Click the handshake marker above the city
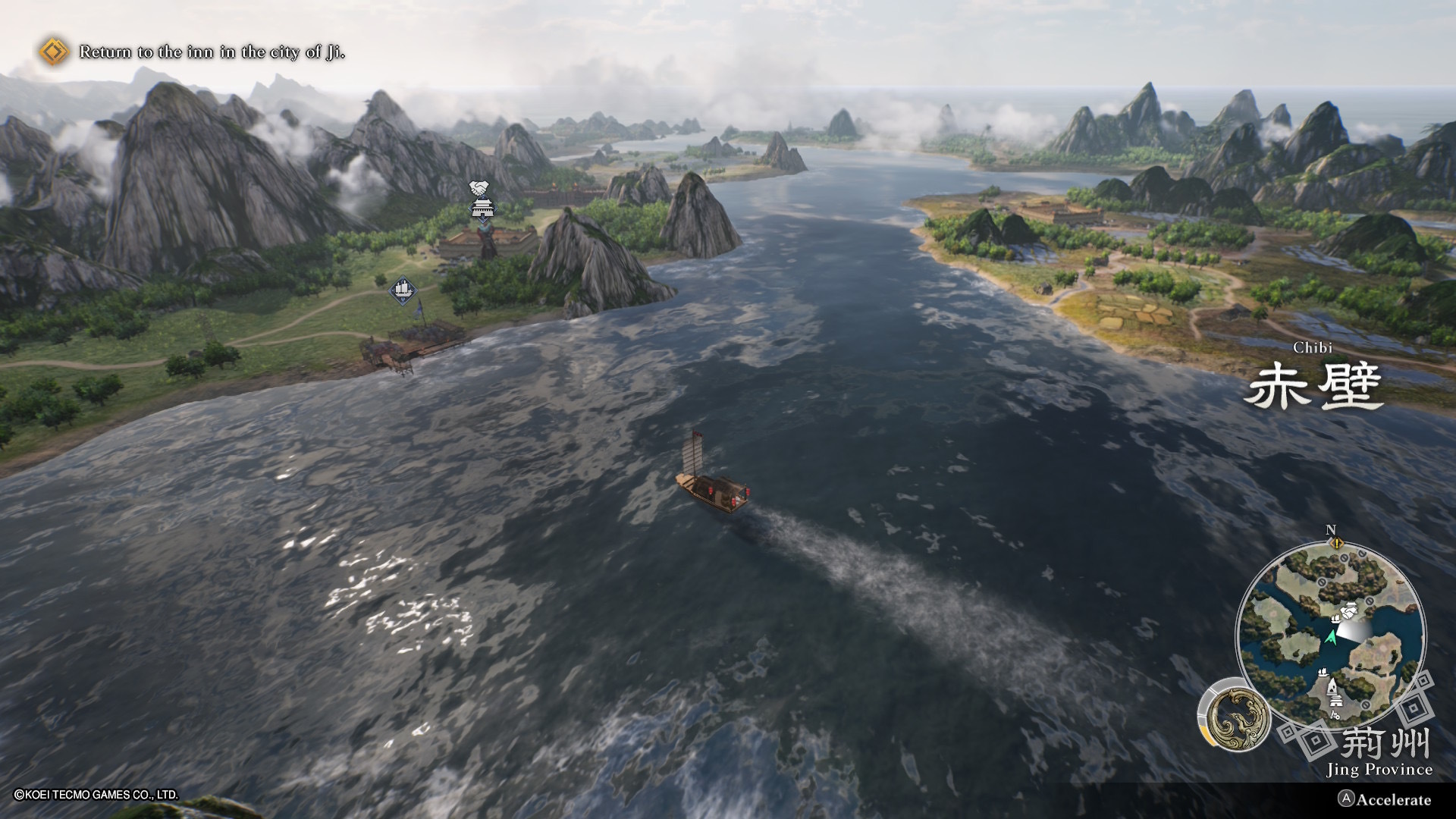Viewport: 1456px width, 819px height. tap(479, 187)
